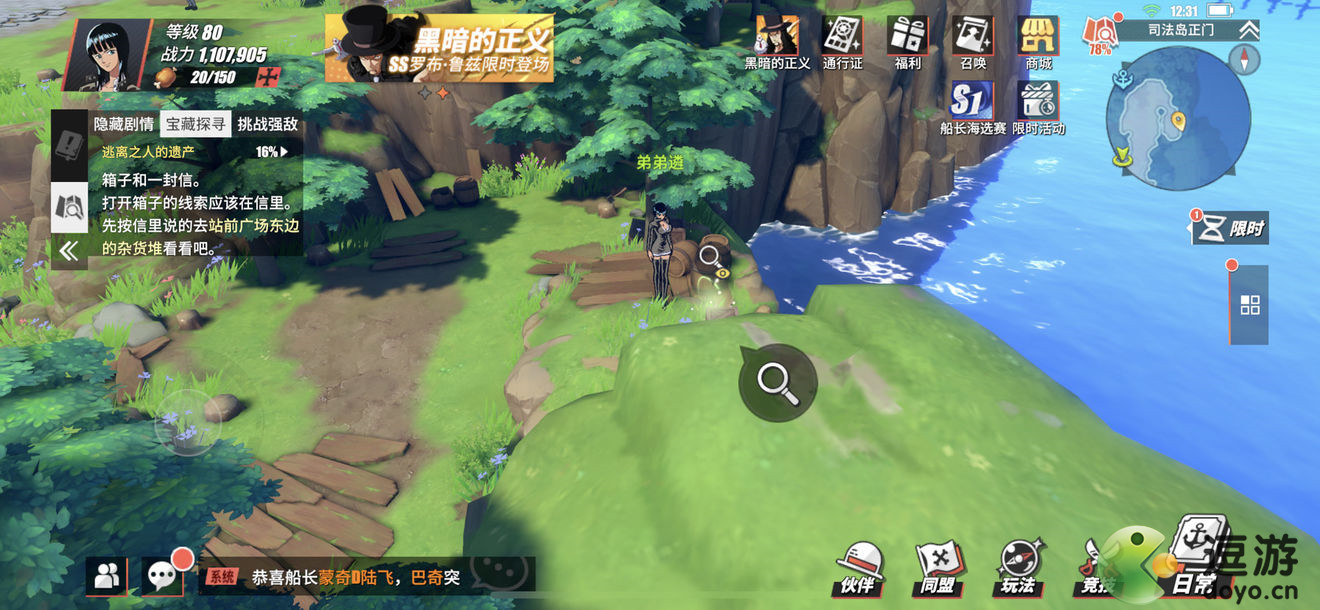Open the 伙伴 partners menu
This screenshot has width=1320, height=610.
coord(857,569)
